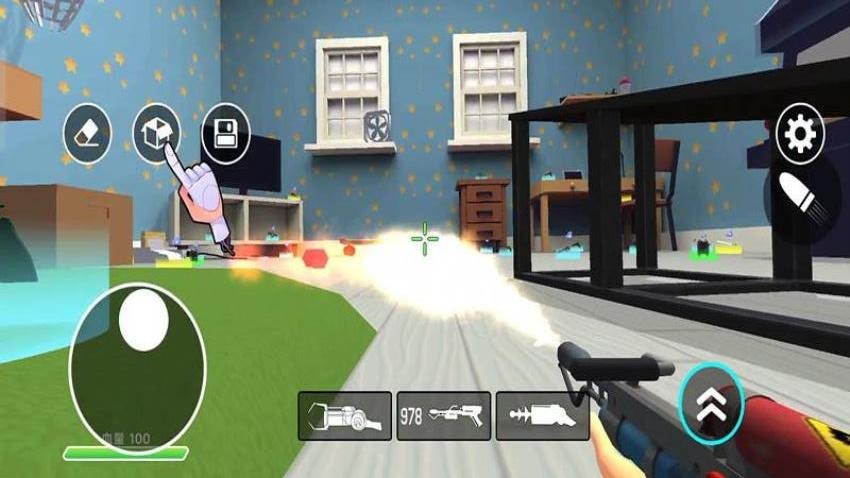Select the eraser tool button
This screenshot has width=850, height=478.
(87, 133)
